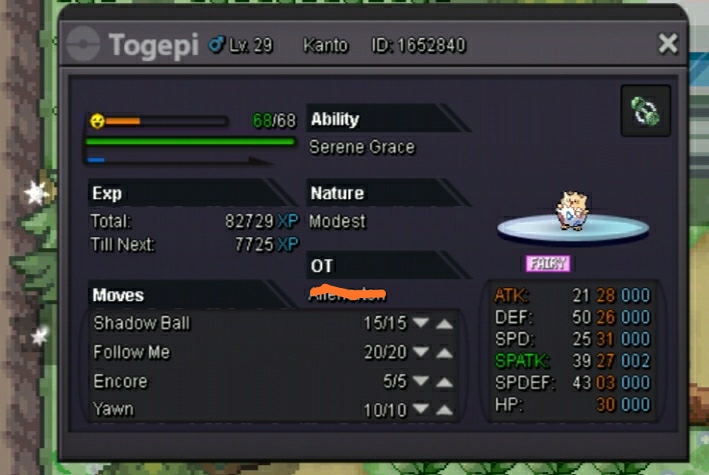
Task: Choose the Encore move row
Action: pos(120,381)
